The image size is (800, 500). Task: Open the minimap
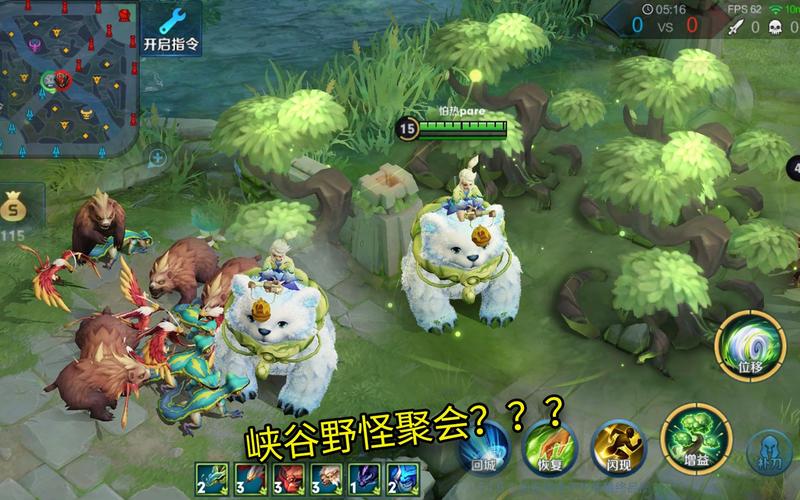(x=68, y=78)
